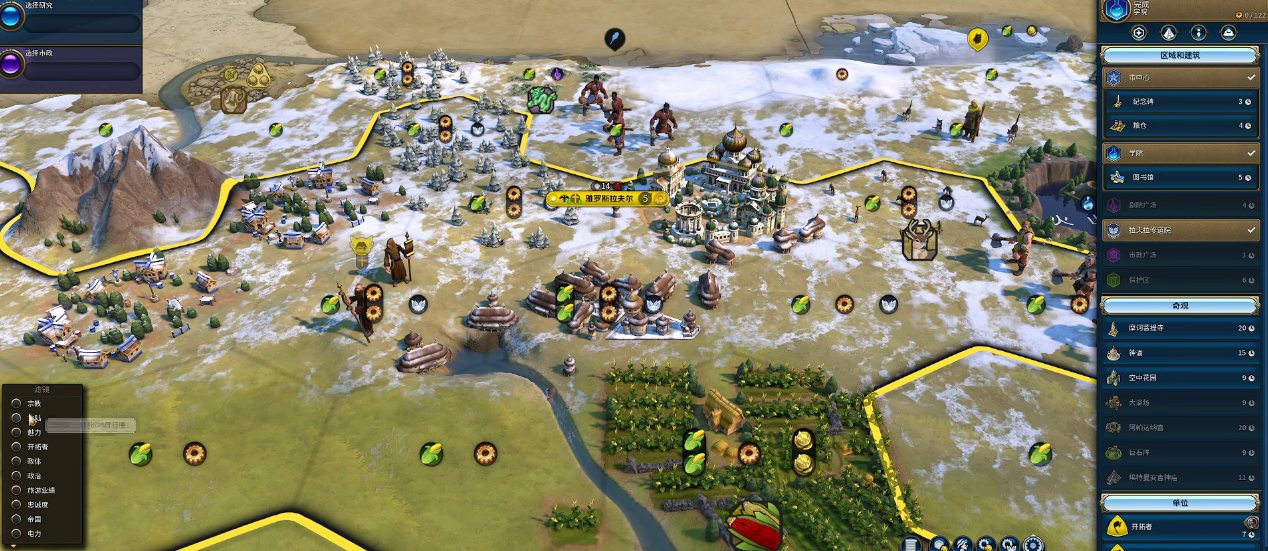
Task: Pick the 忠诚度 (Loyalty) lens
Action: [x=38, y=504]
